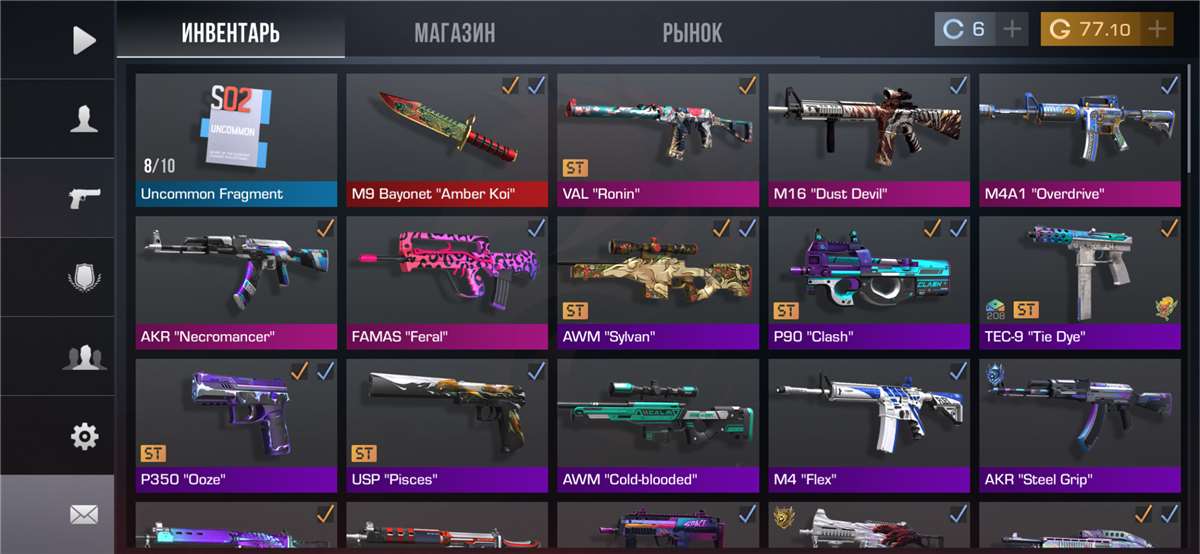Open settings via the gear icon

pos(84,436)
